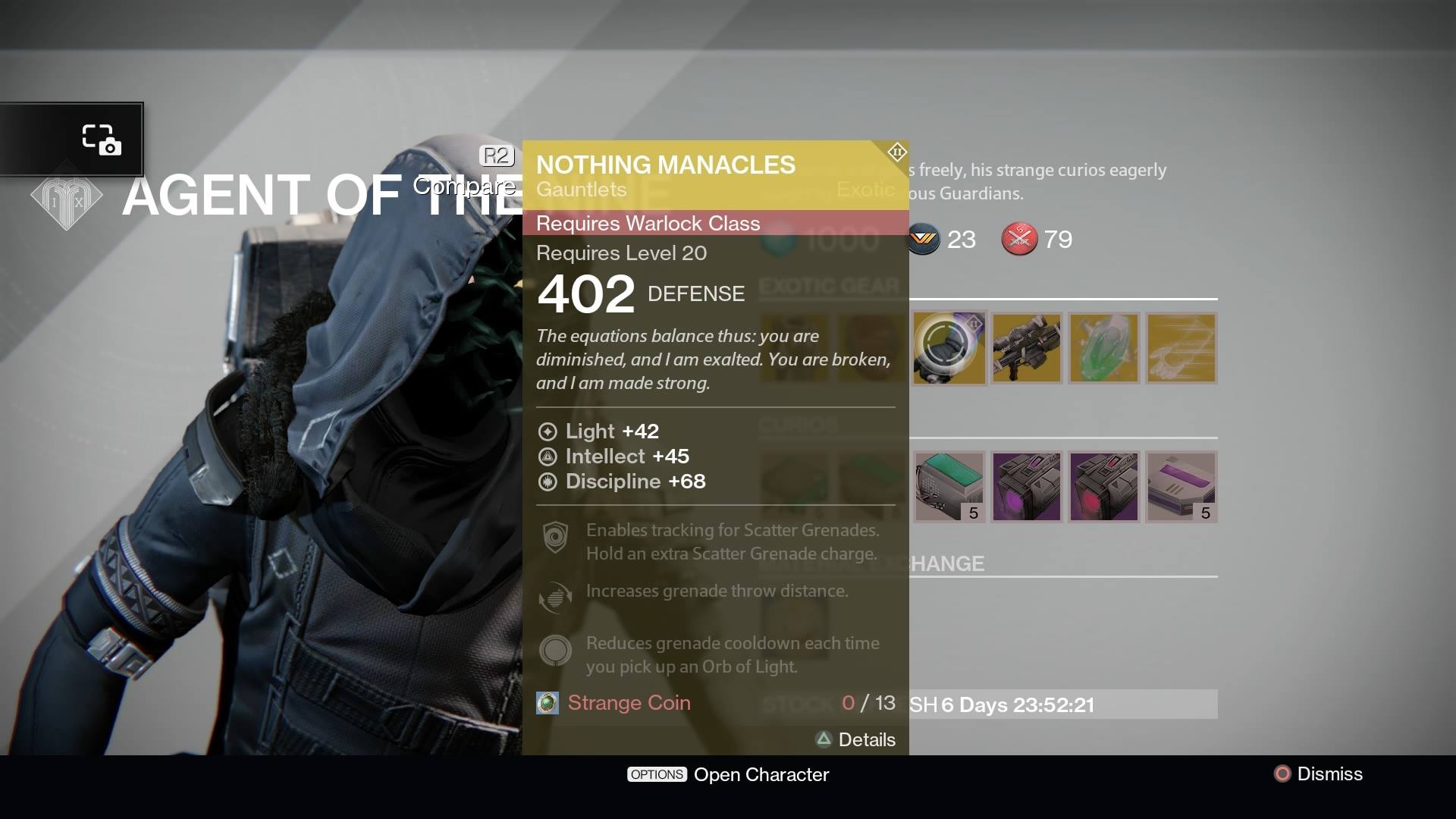Select the exotic rocket launcher icon
This screenshot has height=819, width=1456.
1026,347
